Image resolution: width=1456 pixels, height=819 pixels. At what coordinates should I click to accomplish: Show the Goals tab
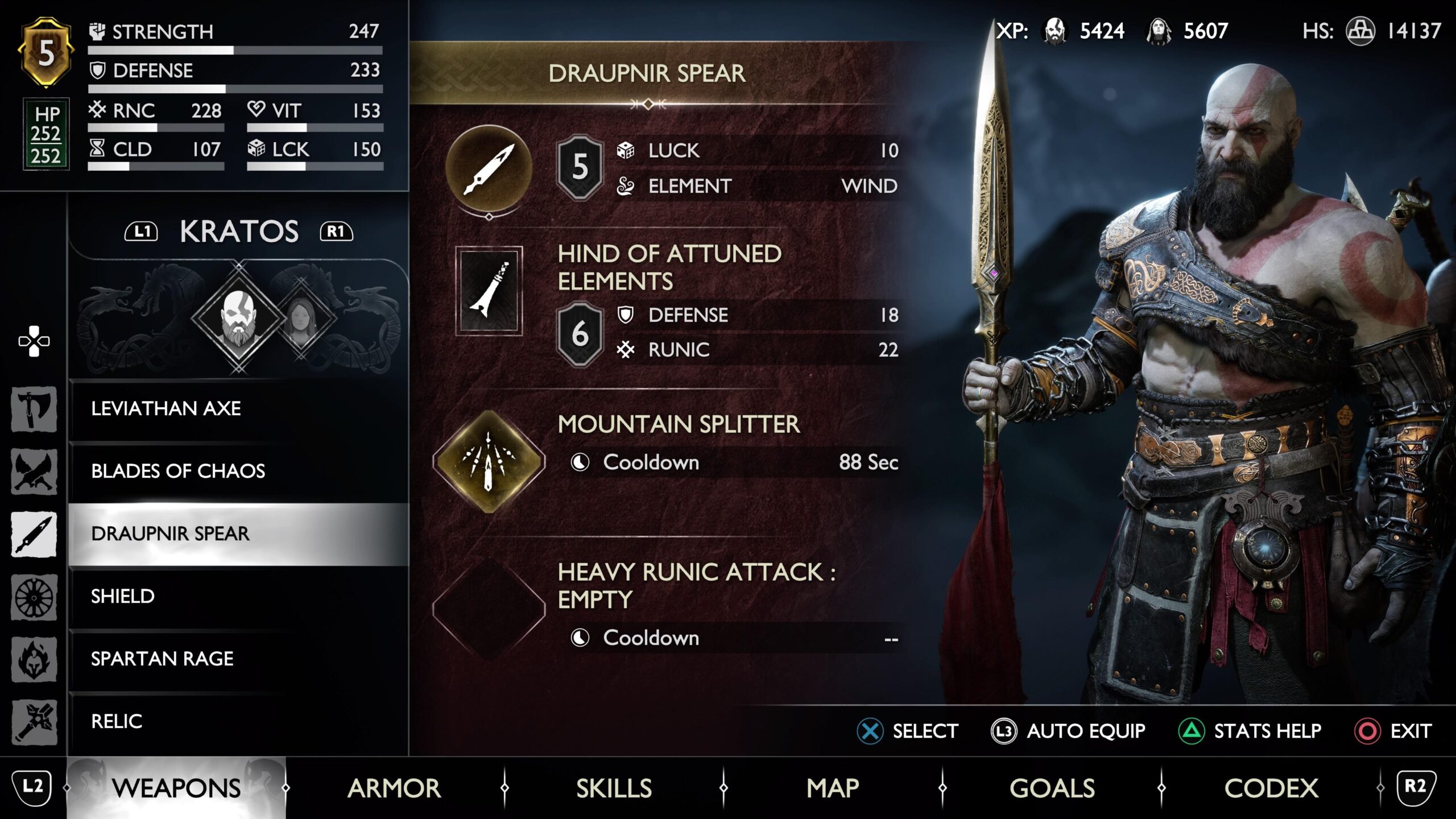[x=1052, y=788]
